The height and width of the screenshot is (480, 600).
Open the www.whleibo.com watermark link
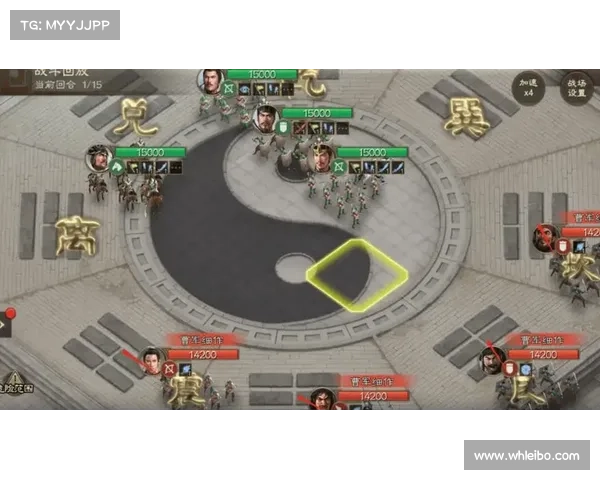527,456
